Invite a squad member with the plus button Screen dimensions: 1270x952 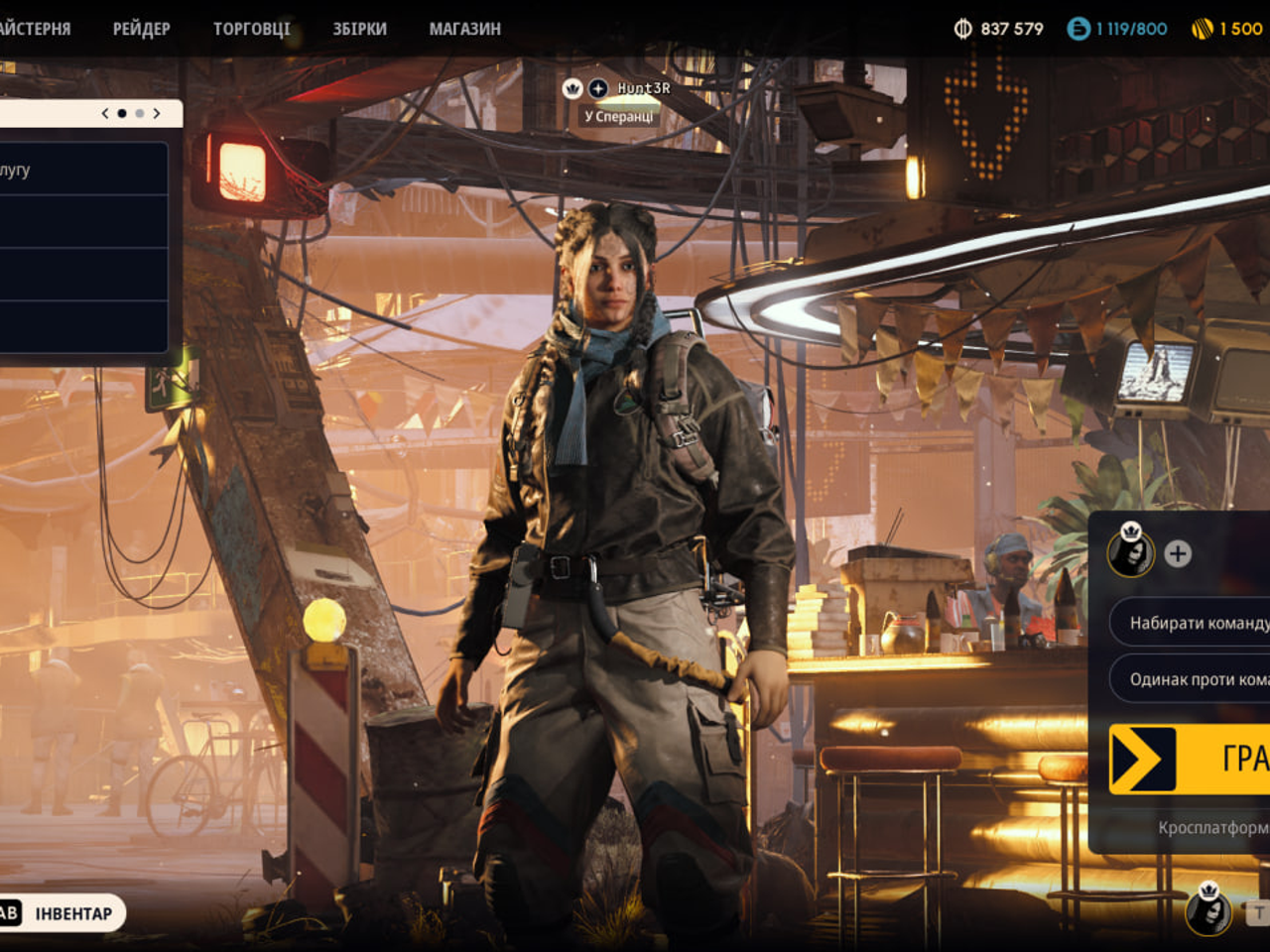1178,553
